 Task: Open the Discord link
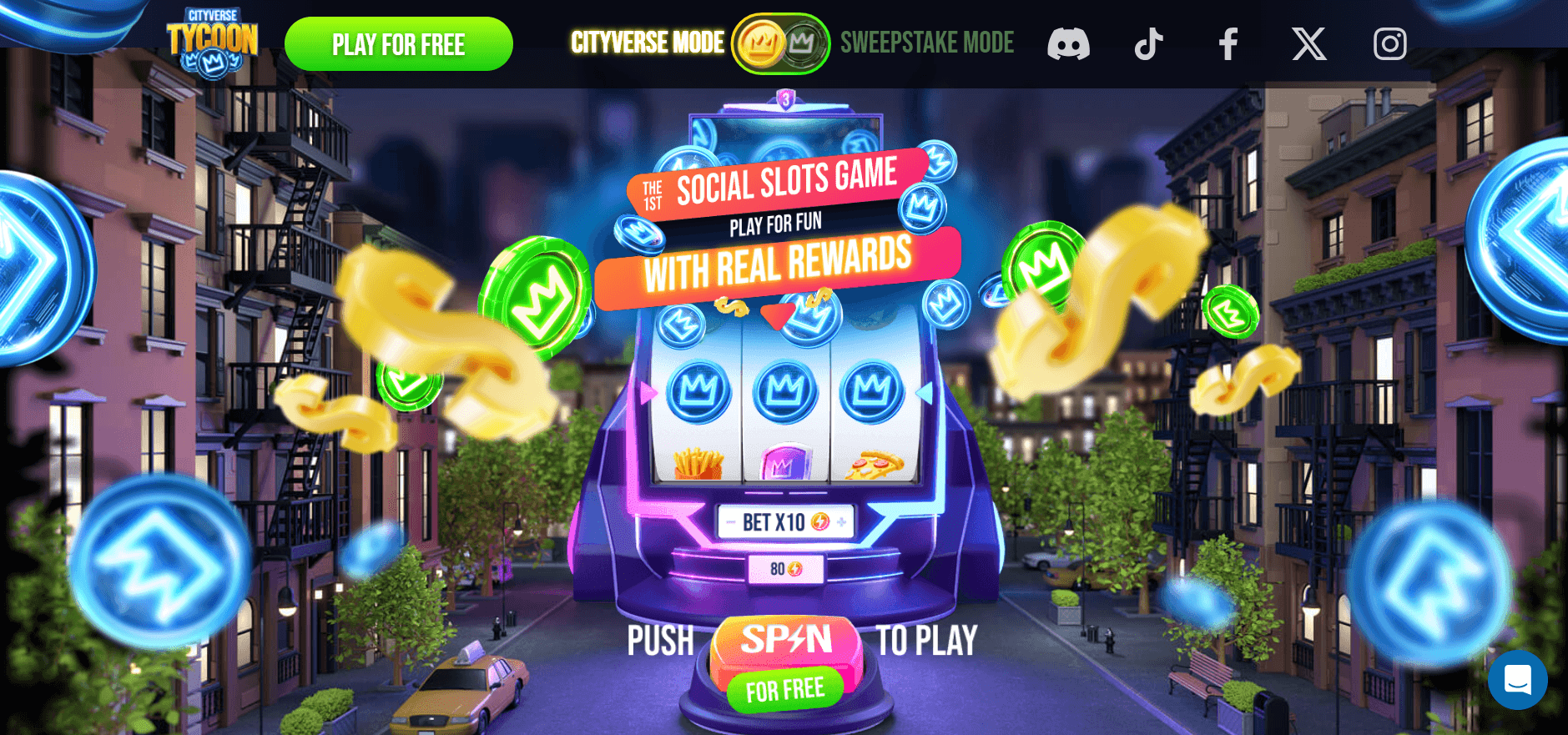pos(1068,44)
